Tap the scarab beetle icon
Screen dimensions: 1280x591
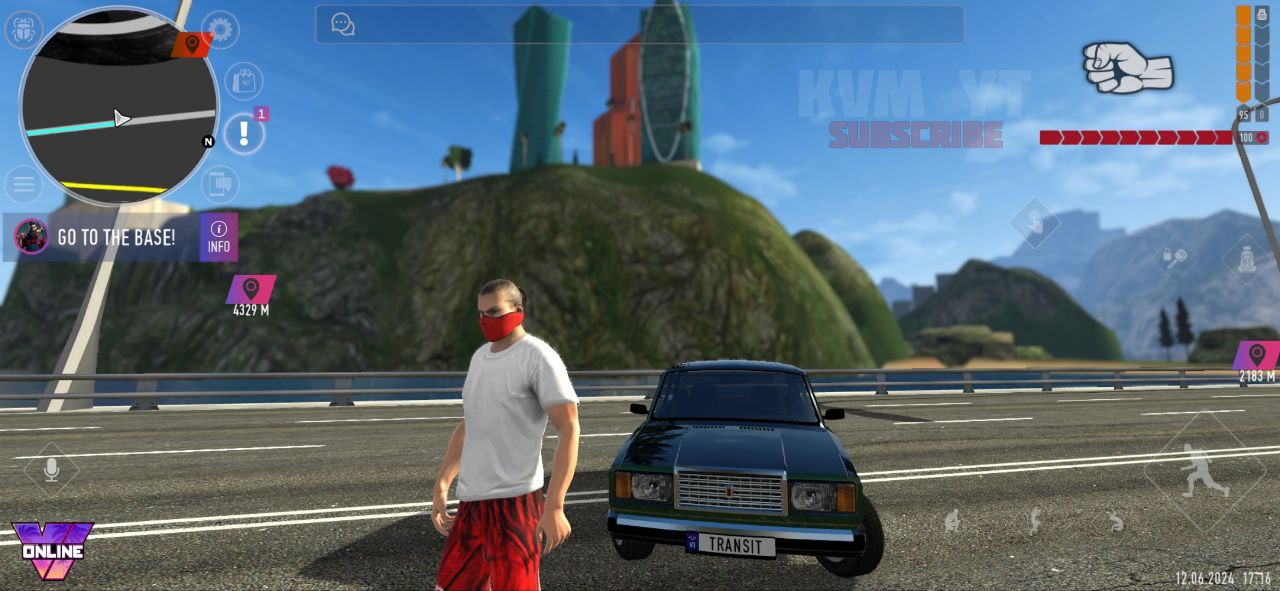[x=22, y=30]
